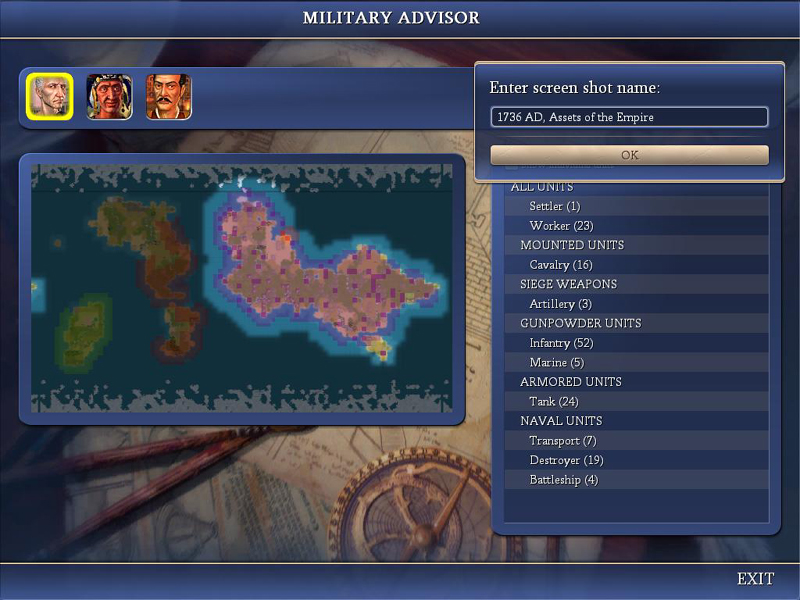
Task: Highlight Worker (23) in the unit list
Action: (561, 226)
